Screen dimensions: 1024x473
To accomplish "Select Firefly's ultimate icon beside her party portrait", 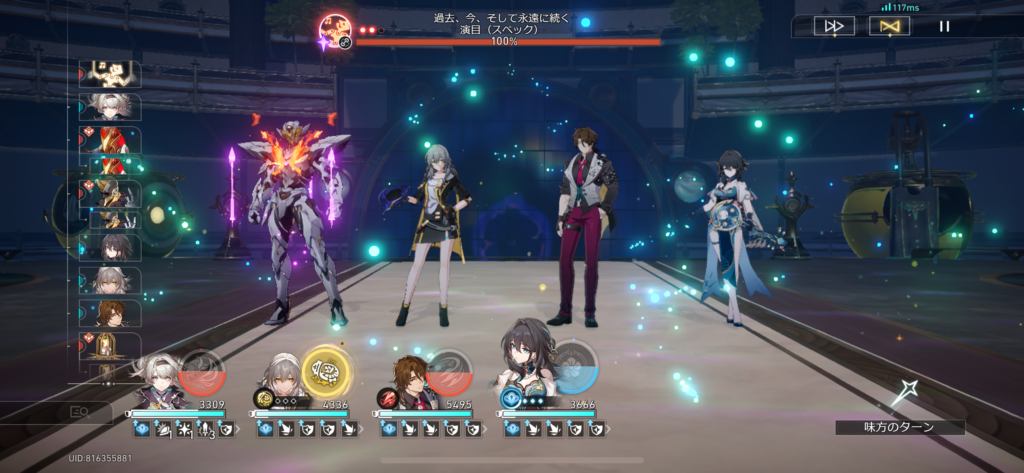I will click(203, 372).
